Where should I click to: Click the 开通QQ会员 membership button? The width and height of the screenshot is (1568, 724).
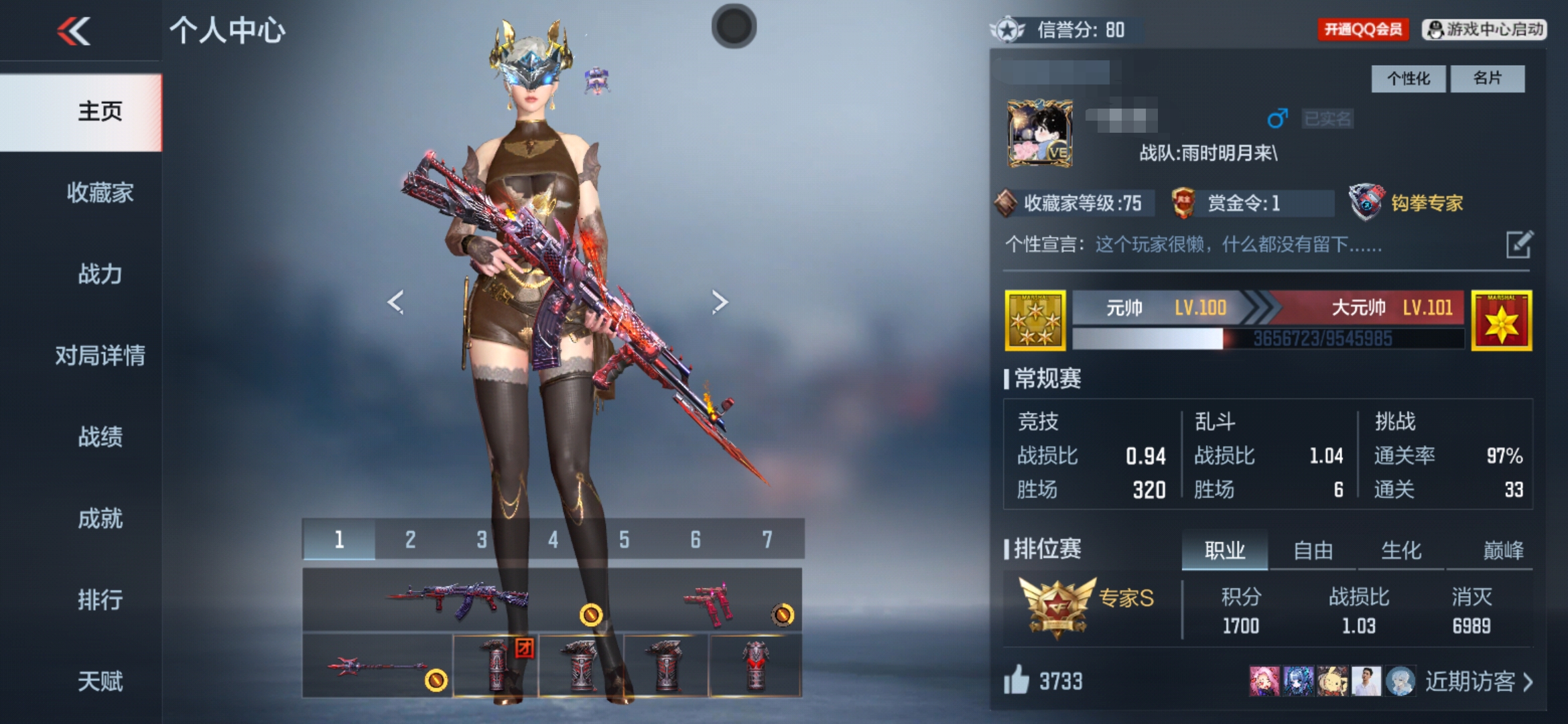1363,29
